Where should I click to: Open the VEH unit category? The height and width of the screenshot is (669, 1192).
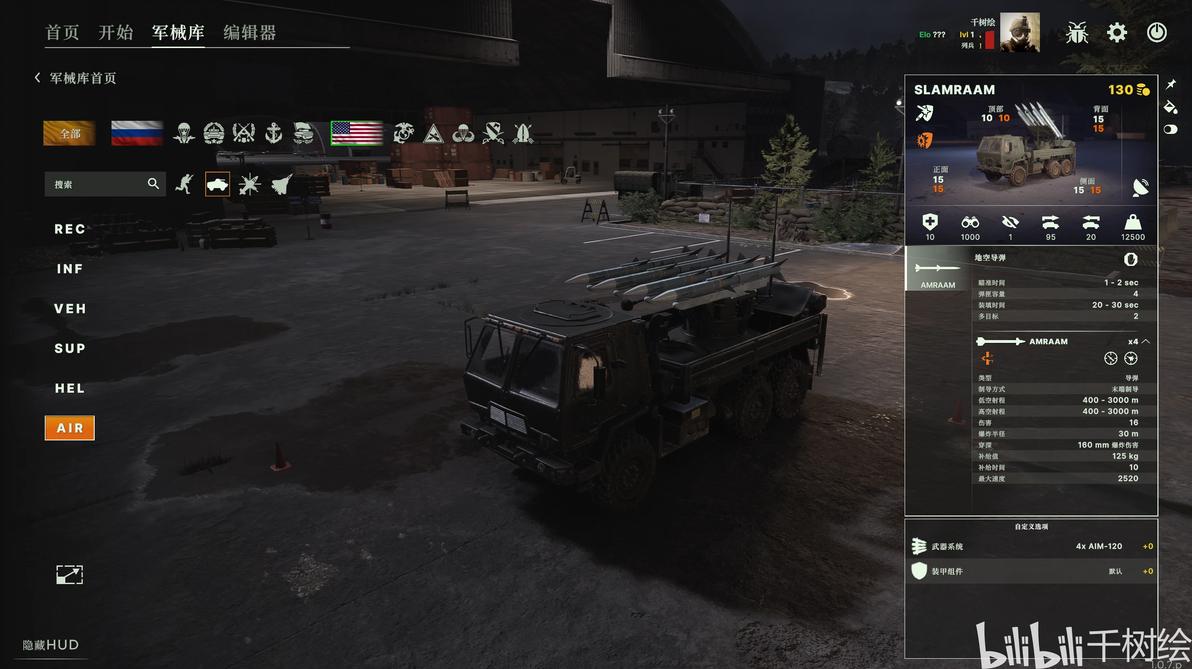[70, 309]
